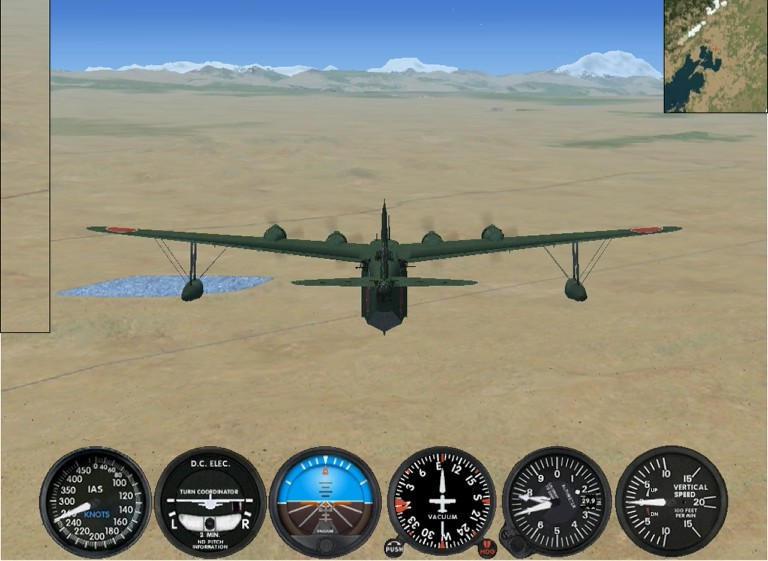Adjust the red HDG heading bug knob
The height and width of the screenshot is (561, 768).
pos(487,548)
